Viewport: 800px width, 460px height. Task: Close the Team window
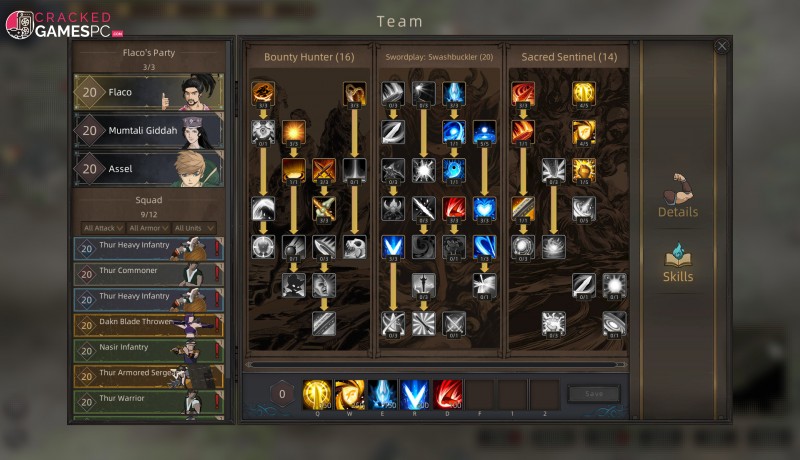tap(722, 46)
